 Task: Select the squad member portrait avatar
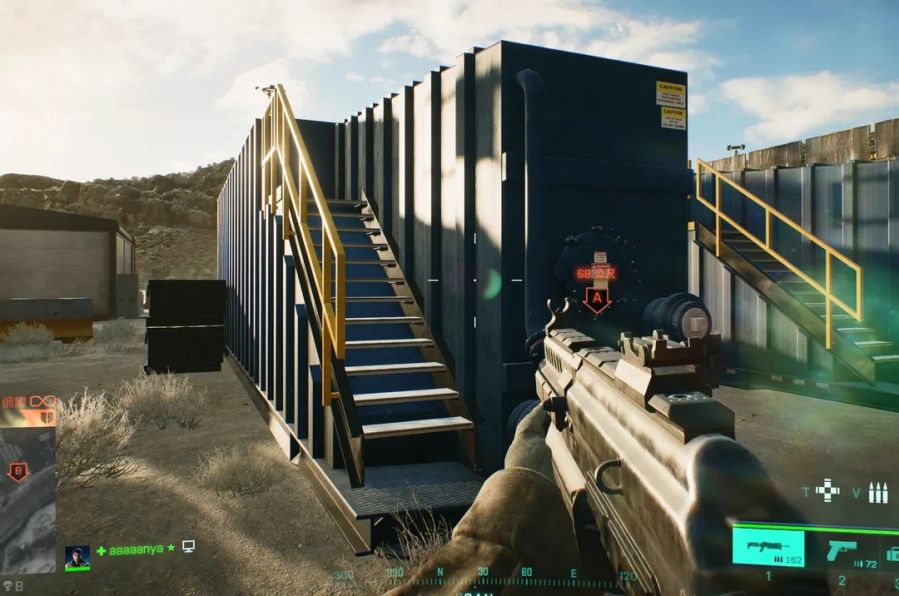[77, 556]
